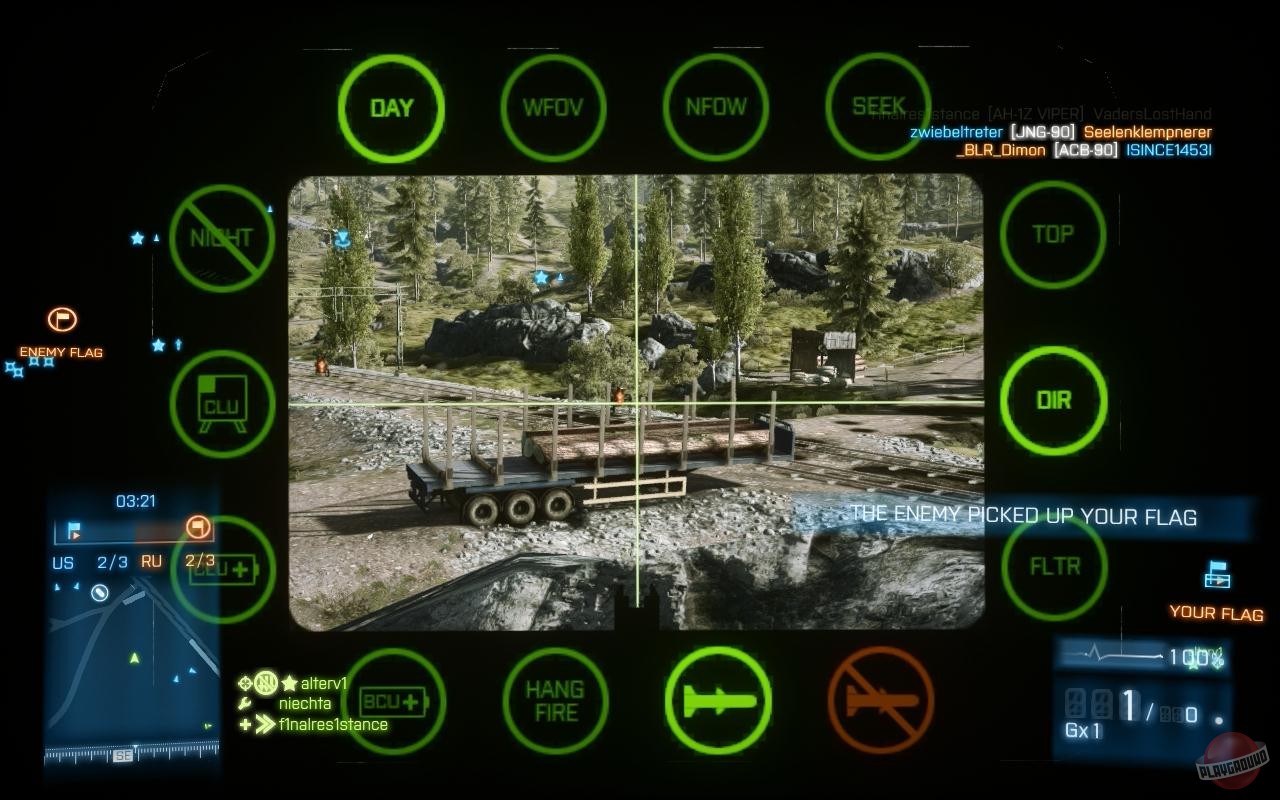Click the orange crossed-out missile icon

click(880, 702)
